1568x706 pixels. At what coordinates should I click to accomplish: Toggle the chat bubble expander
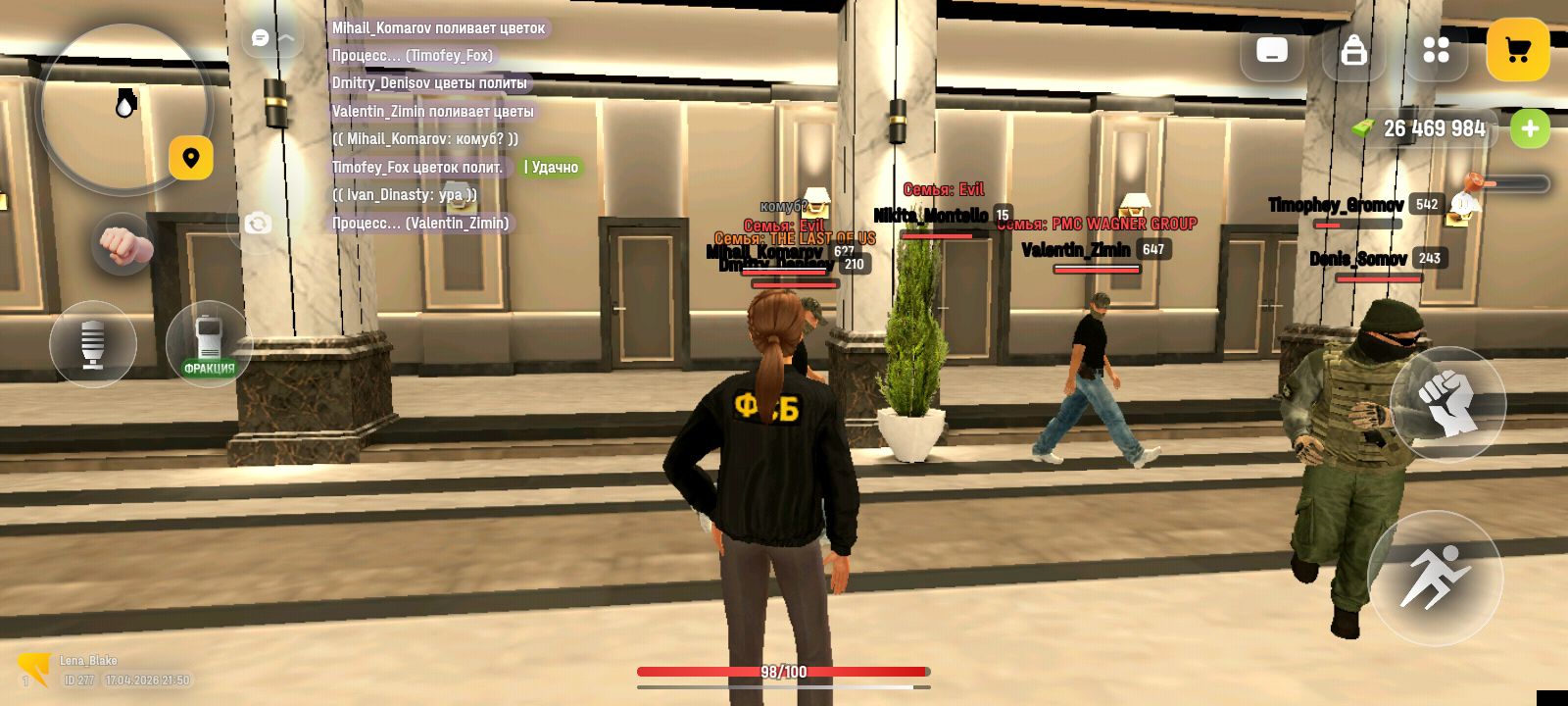click(x=271, y=38)
